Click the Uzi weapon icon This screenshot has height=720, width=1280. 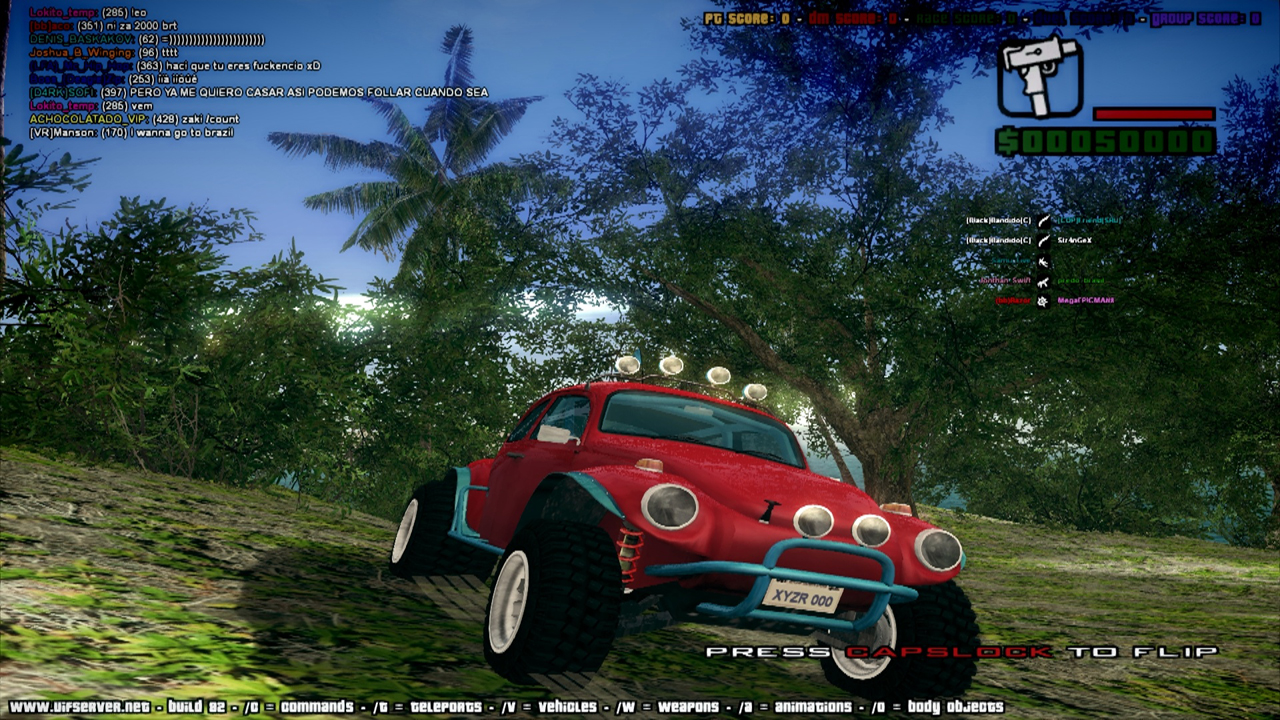point(1040,76)
